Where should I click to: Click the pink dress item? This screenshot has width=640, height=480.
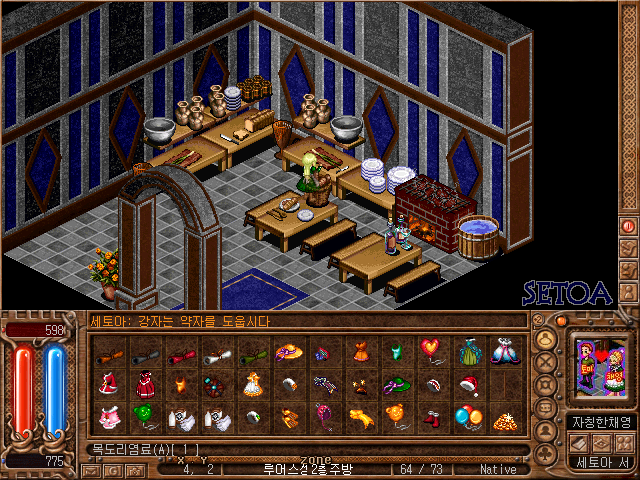(x=107, y=416)
